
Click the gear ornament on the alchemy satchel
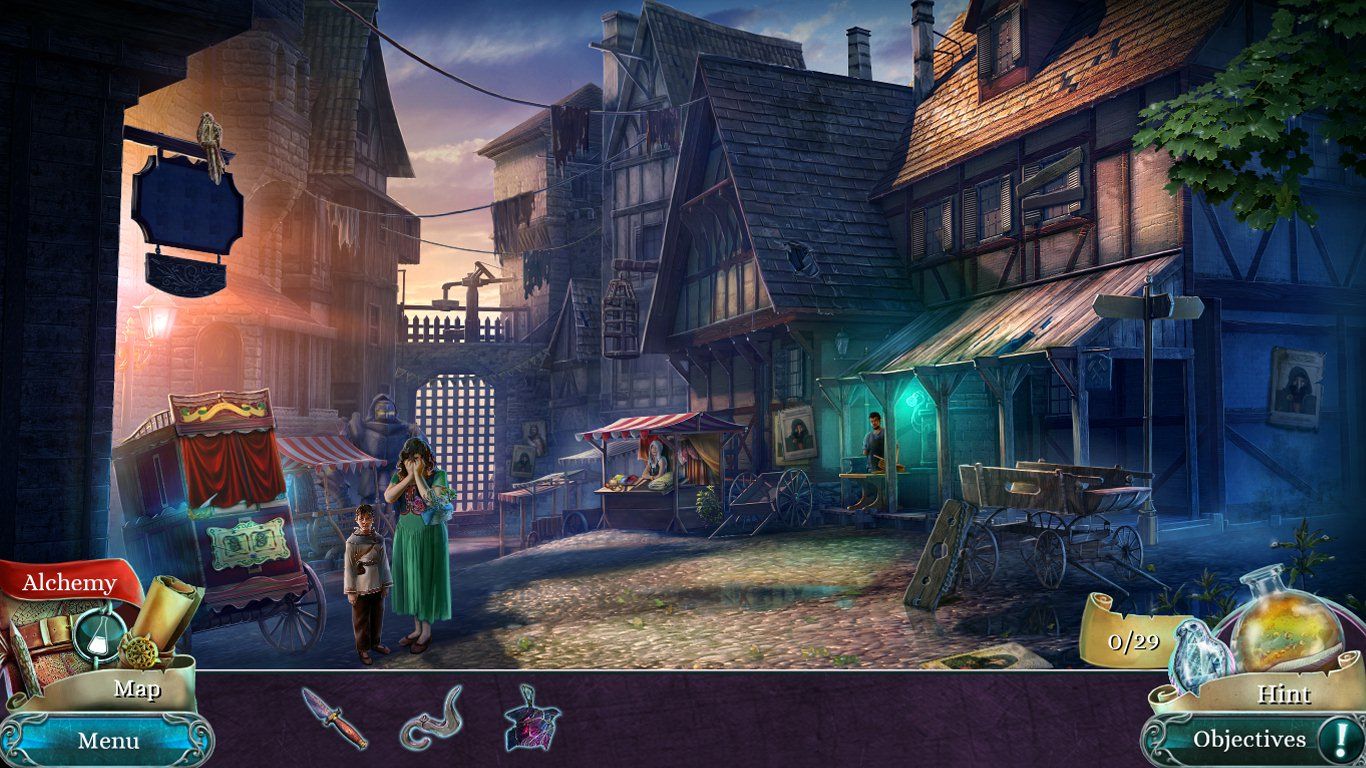(x=140, y=651)
